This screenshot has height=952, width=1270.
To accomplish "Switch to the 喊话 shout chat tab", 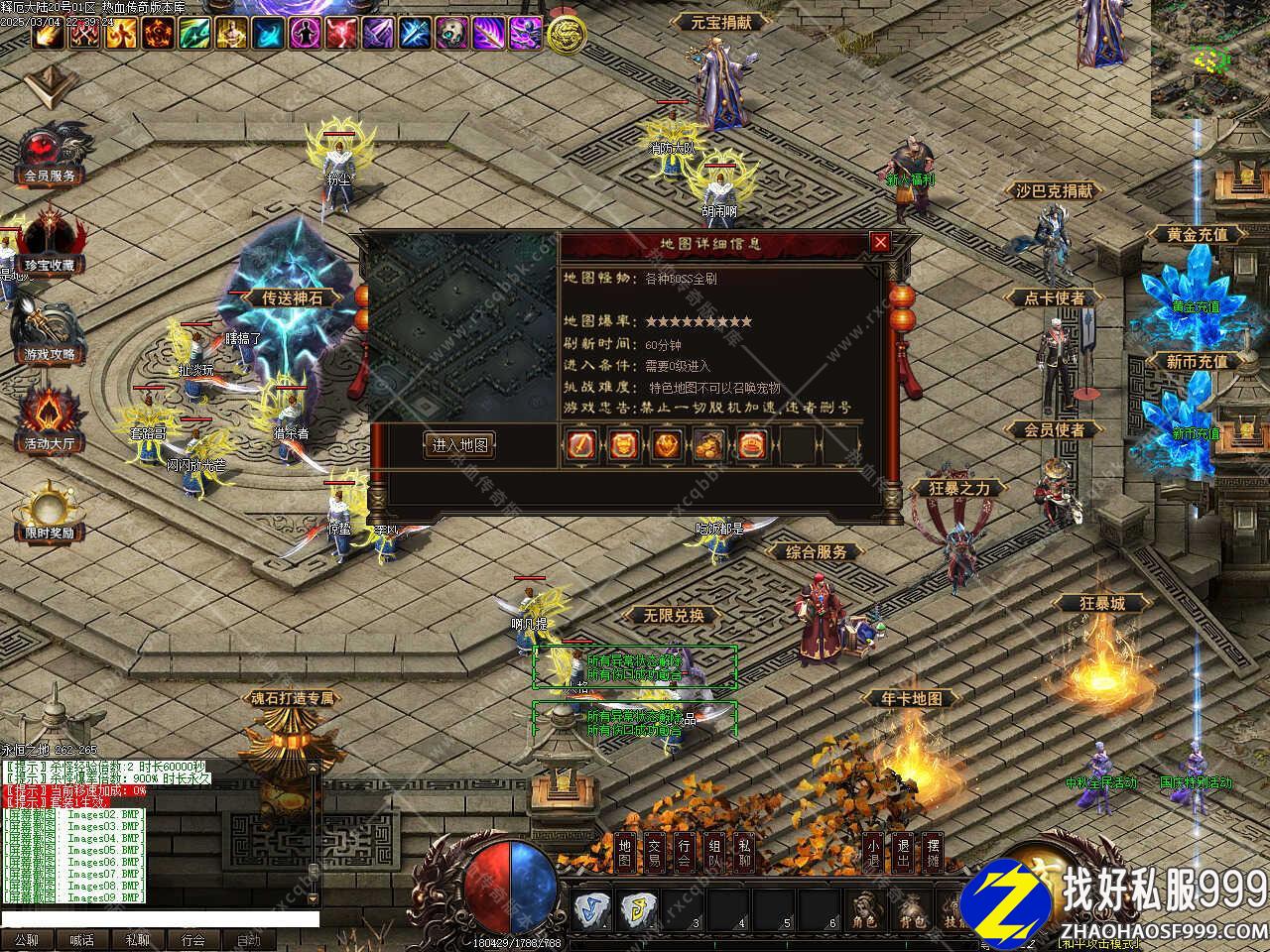I will coord(82,940).
